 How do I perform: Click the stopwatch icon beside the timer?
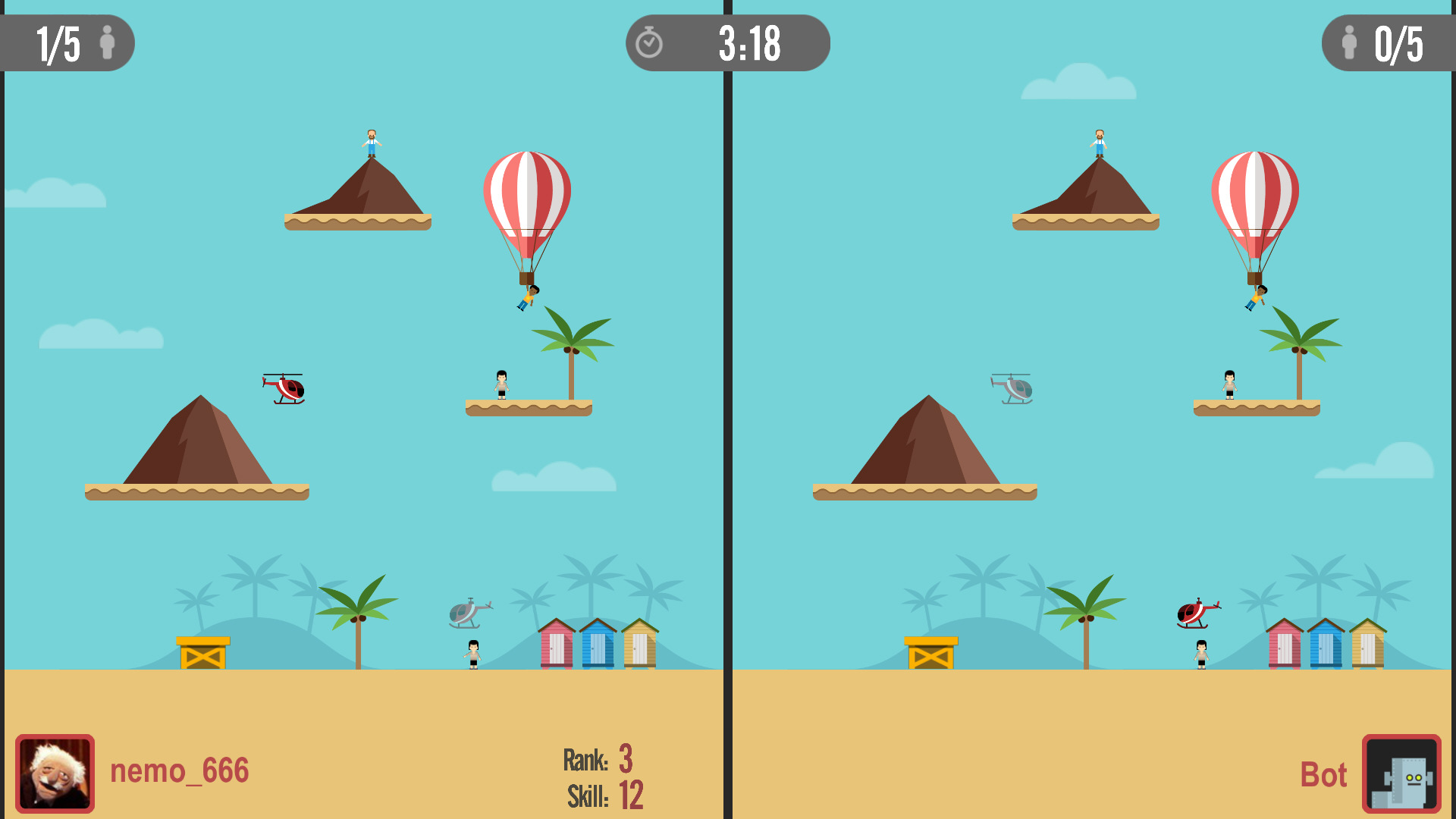(x=651, y=43)
